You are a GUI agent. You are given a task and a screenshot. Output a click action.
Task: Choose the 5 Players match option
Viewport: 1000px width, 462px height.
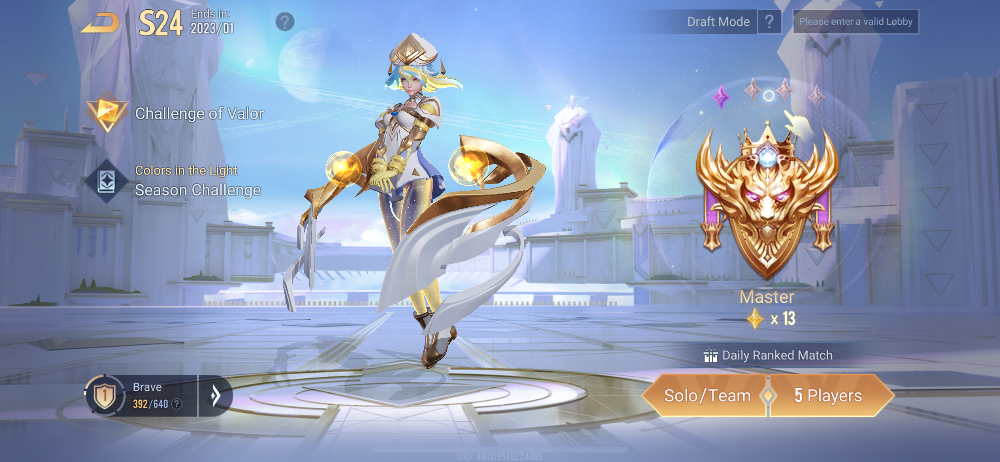pos(828,396)
